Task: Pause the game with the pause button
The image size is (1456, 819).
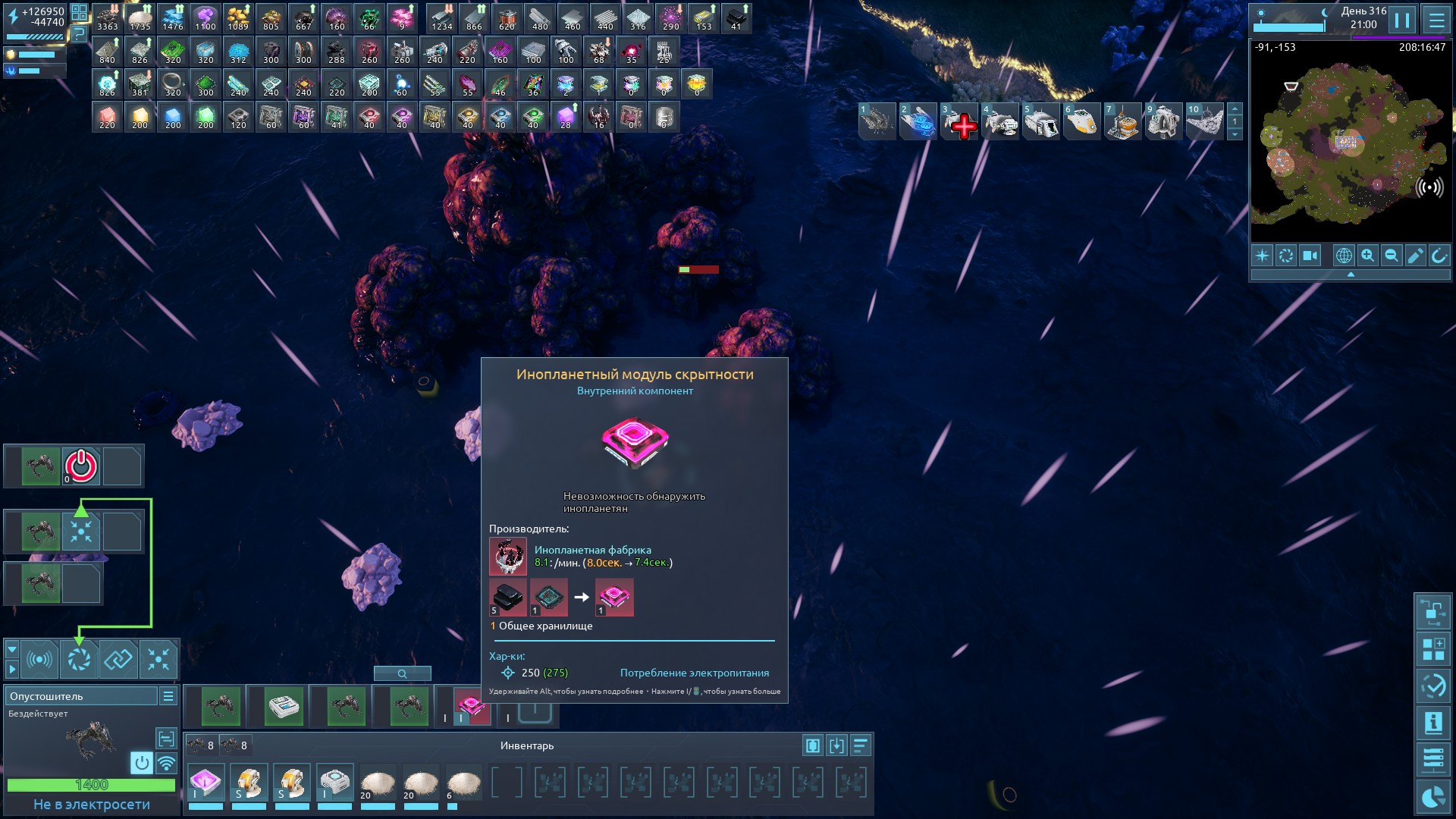Action: (x=1402, y=20)
